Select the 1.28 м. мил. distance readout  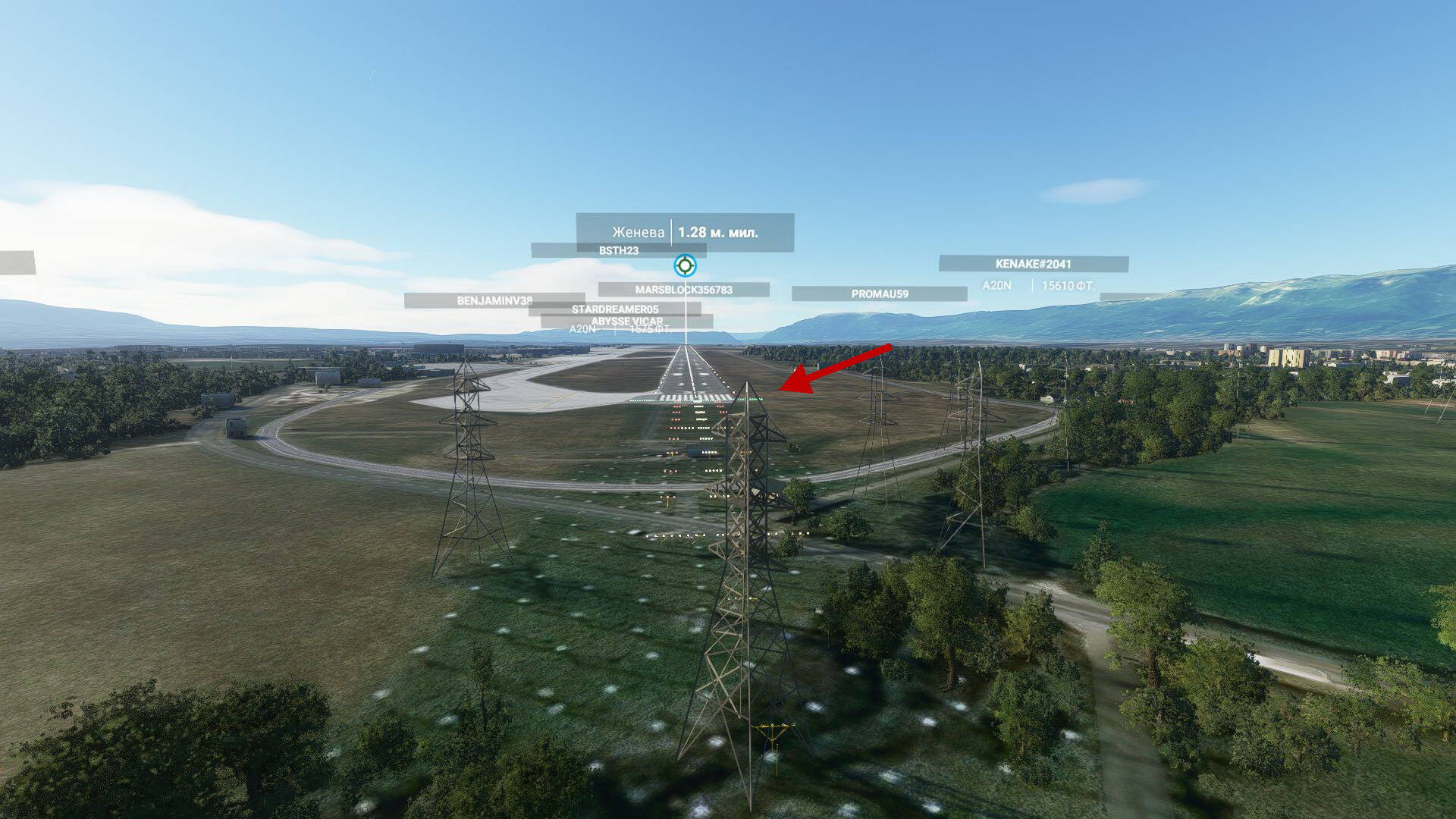click(720, 231)
